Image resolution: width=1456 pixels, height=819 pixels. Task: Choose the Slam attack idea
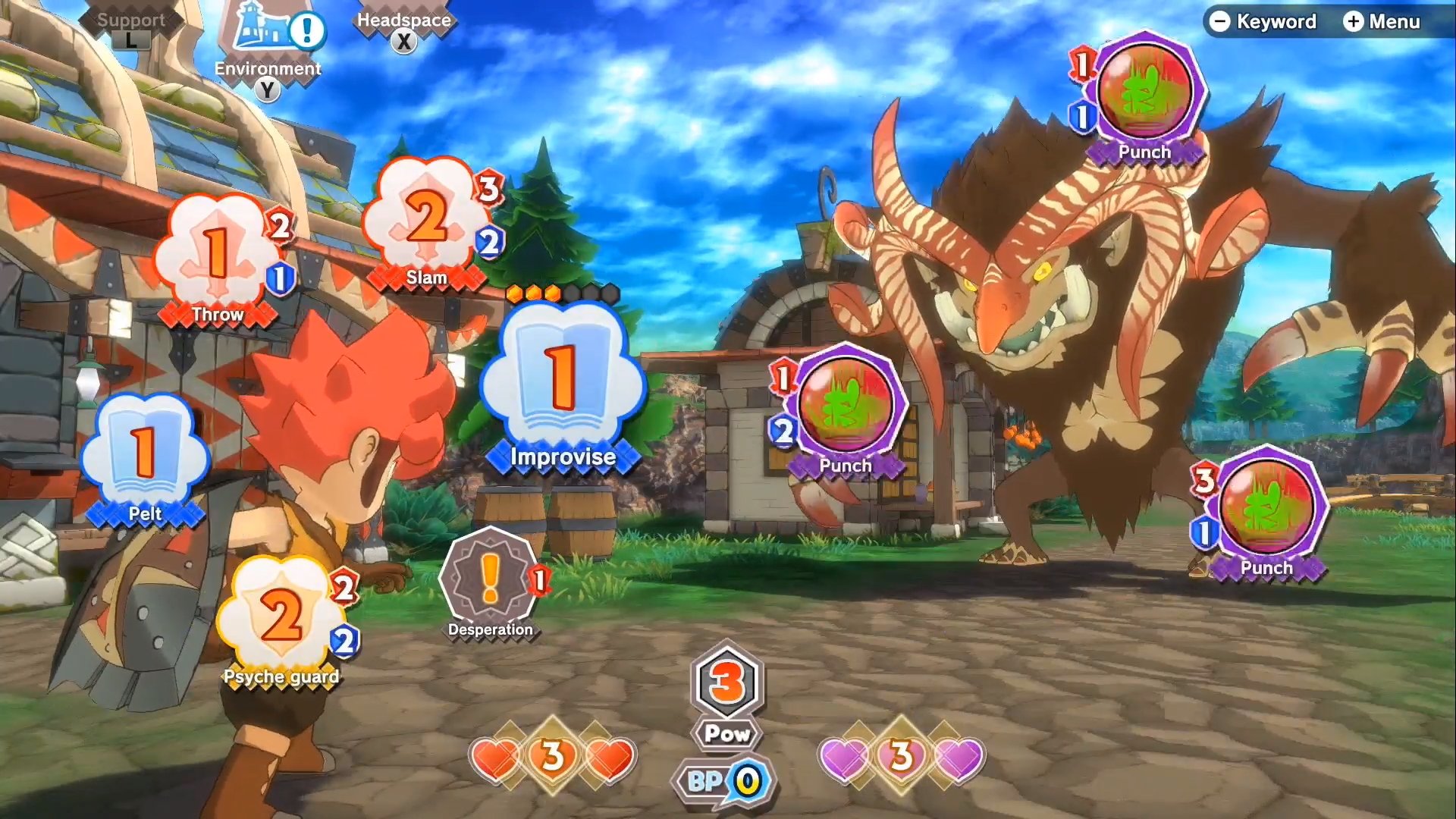(426, 220)
